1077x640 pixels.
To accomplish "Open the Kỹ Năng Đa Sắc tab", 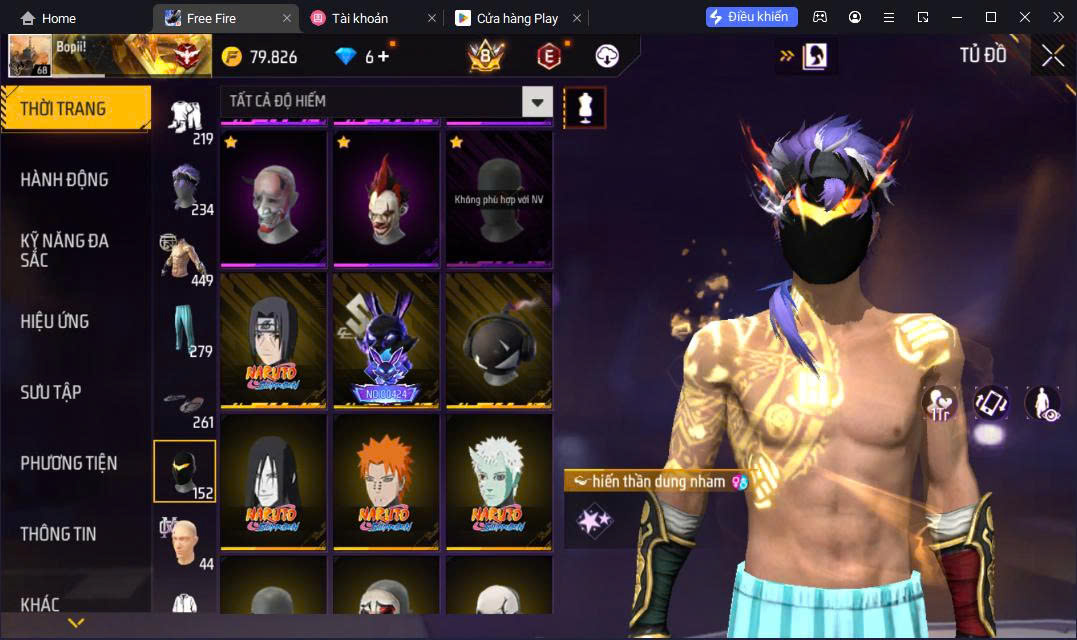I will click(x=64, y=250).
